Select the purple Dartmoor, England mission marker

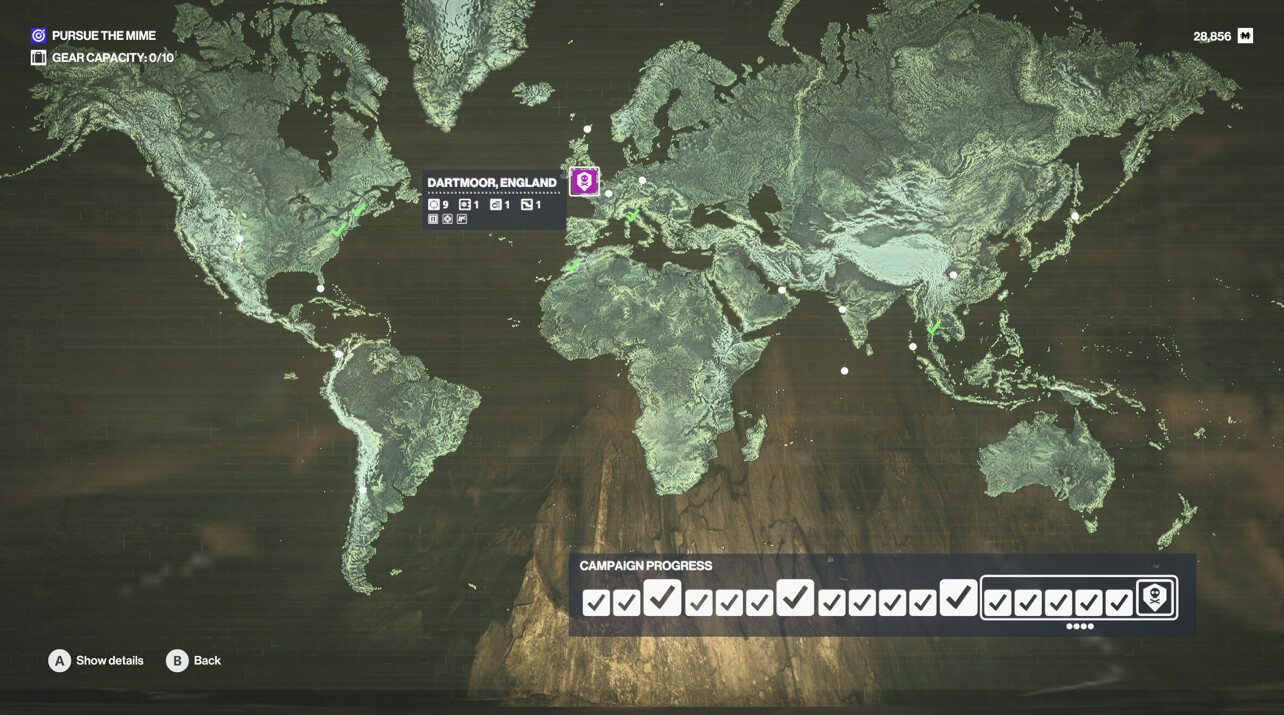(584, 181)
